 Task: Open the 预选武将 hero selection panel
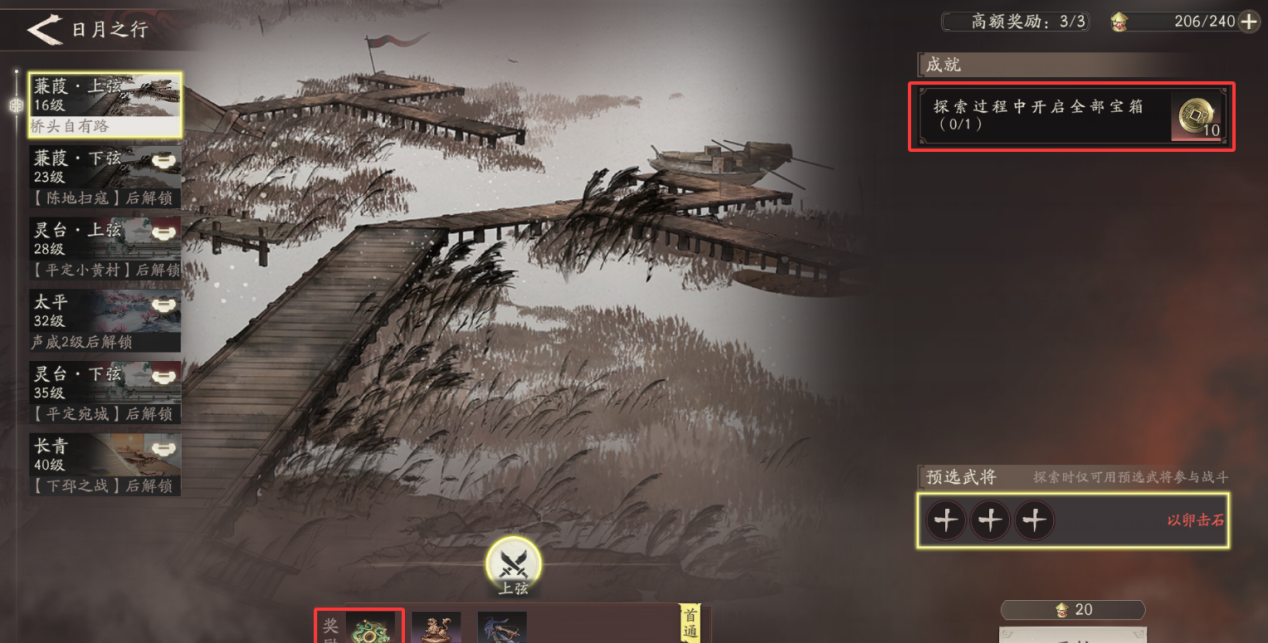946,520
